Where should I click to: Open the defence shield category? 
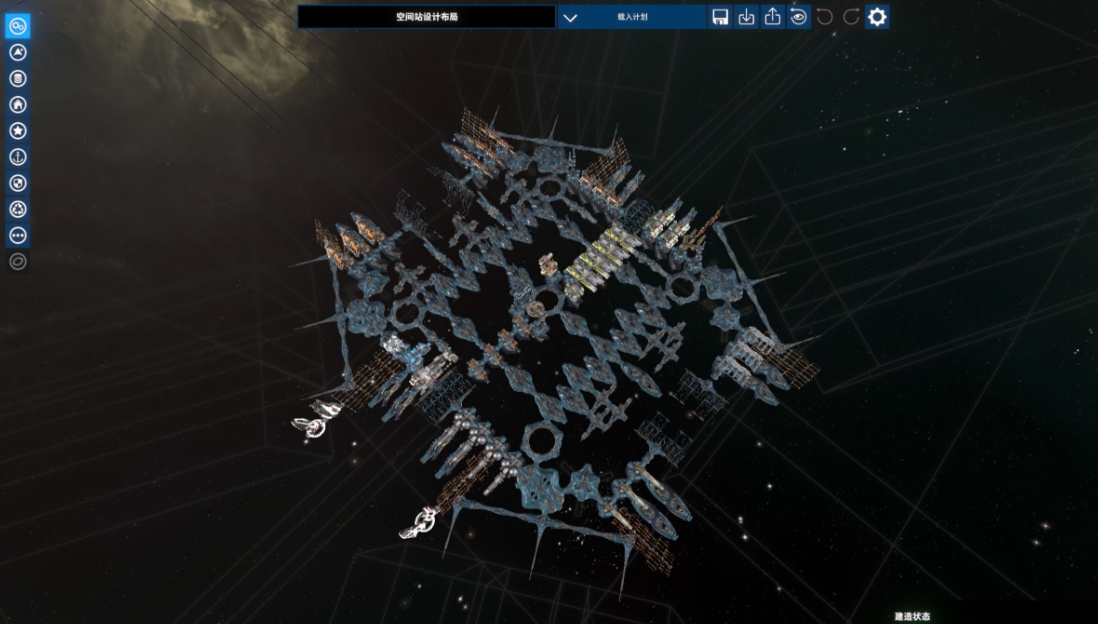[17, 183]
